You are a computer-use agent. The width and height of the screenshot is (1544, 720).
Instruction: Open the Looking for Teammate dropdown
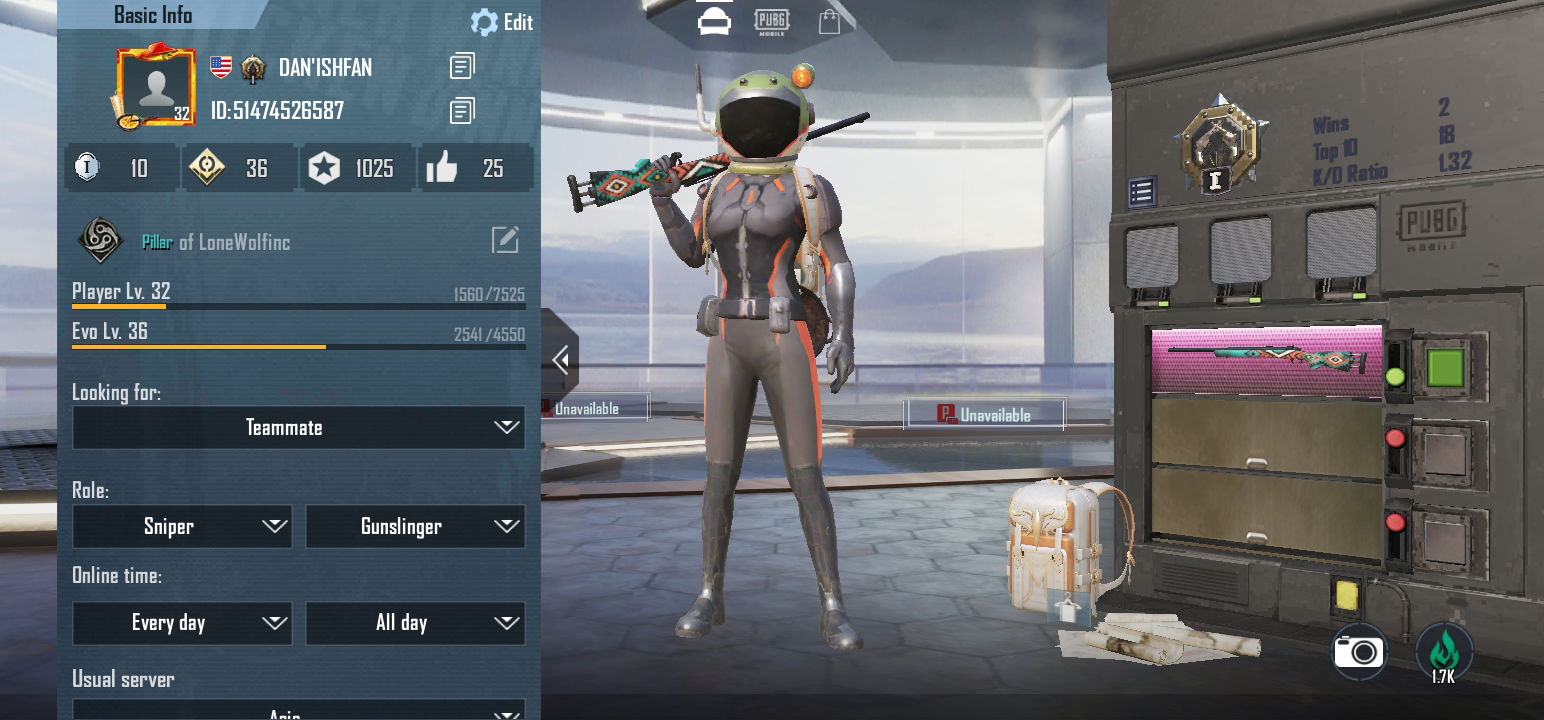pyautogui.click(x=298, y=428)
